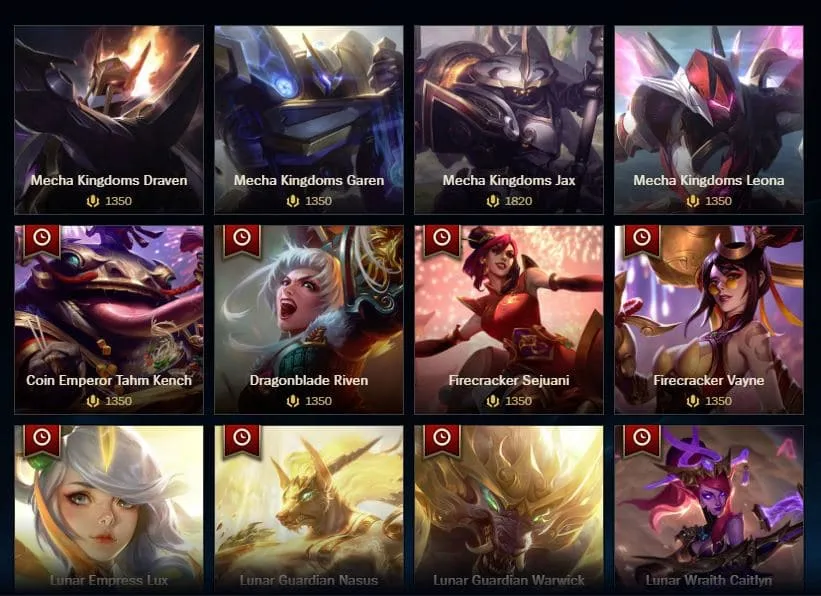Choose the Firecracker Sejuani skin
821x596 pixels.
tap(509, 320)
